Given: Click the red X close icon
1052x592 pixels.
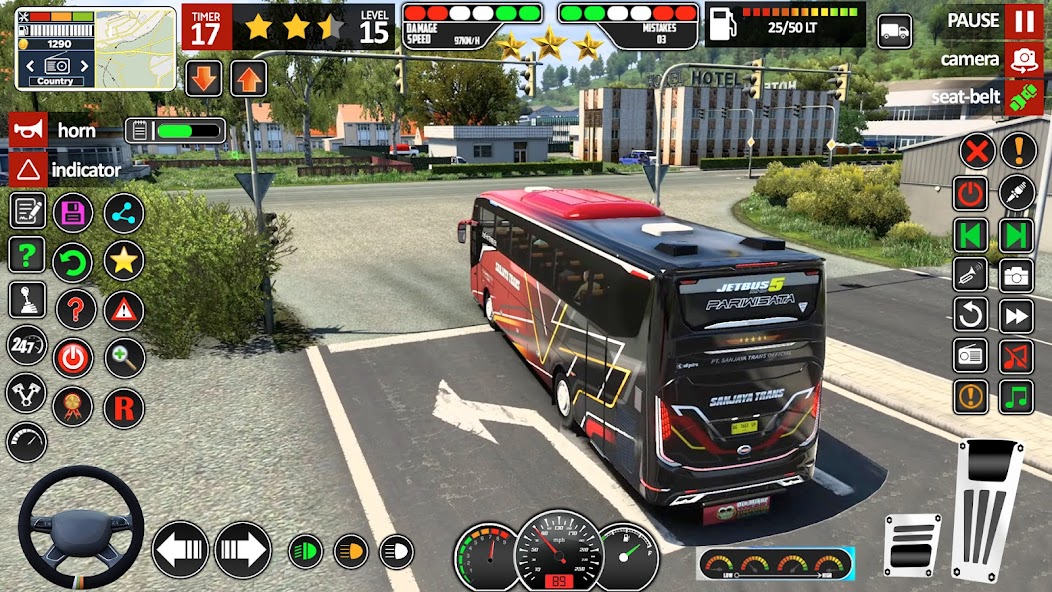Looking at the screenshot, I should 976,151.
